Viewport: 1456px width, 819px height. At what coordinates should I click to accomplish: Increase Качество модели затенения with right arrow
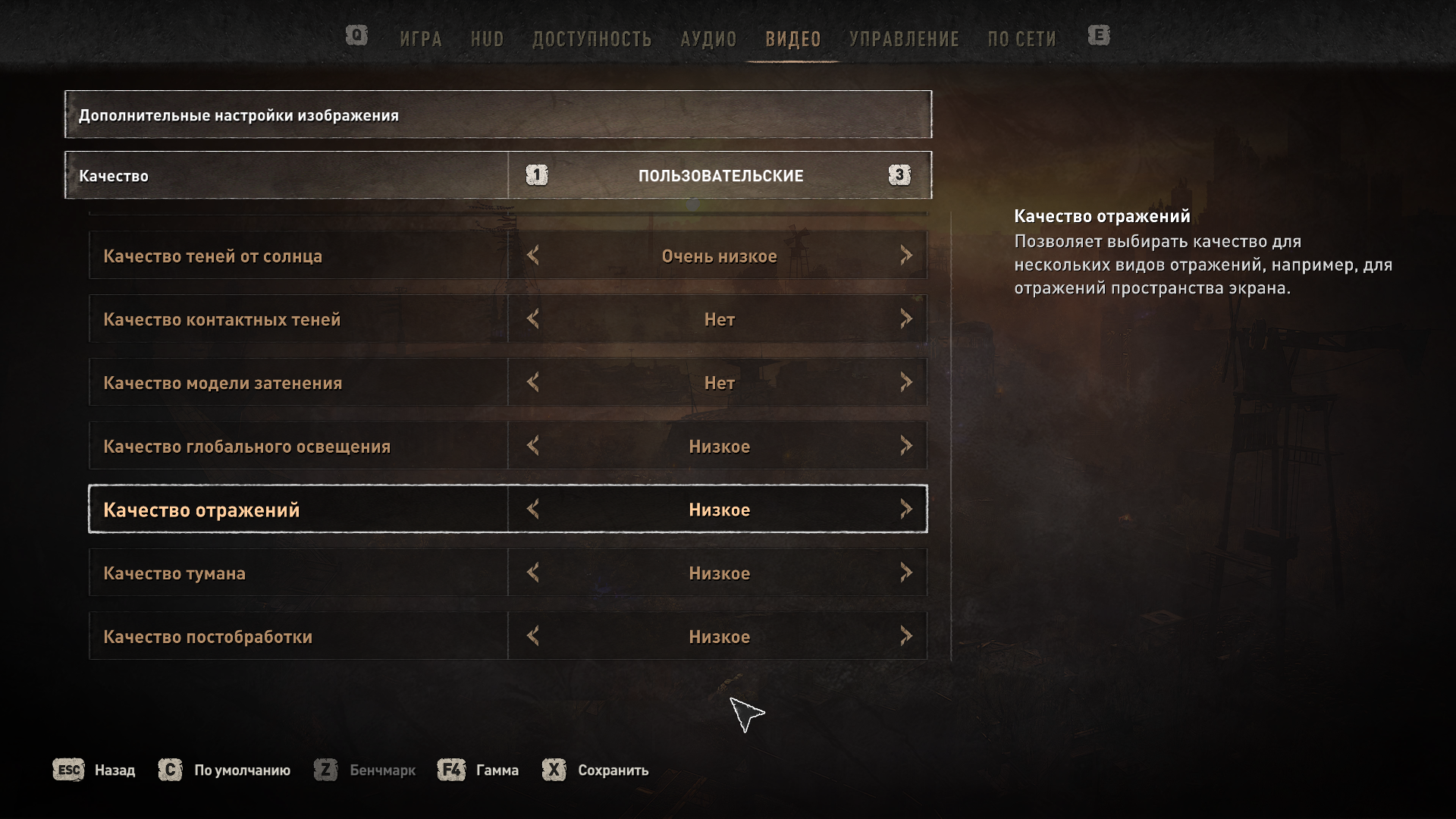[905, 382]
